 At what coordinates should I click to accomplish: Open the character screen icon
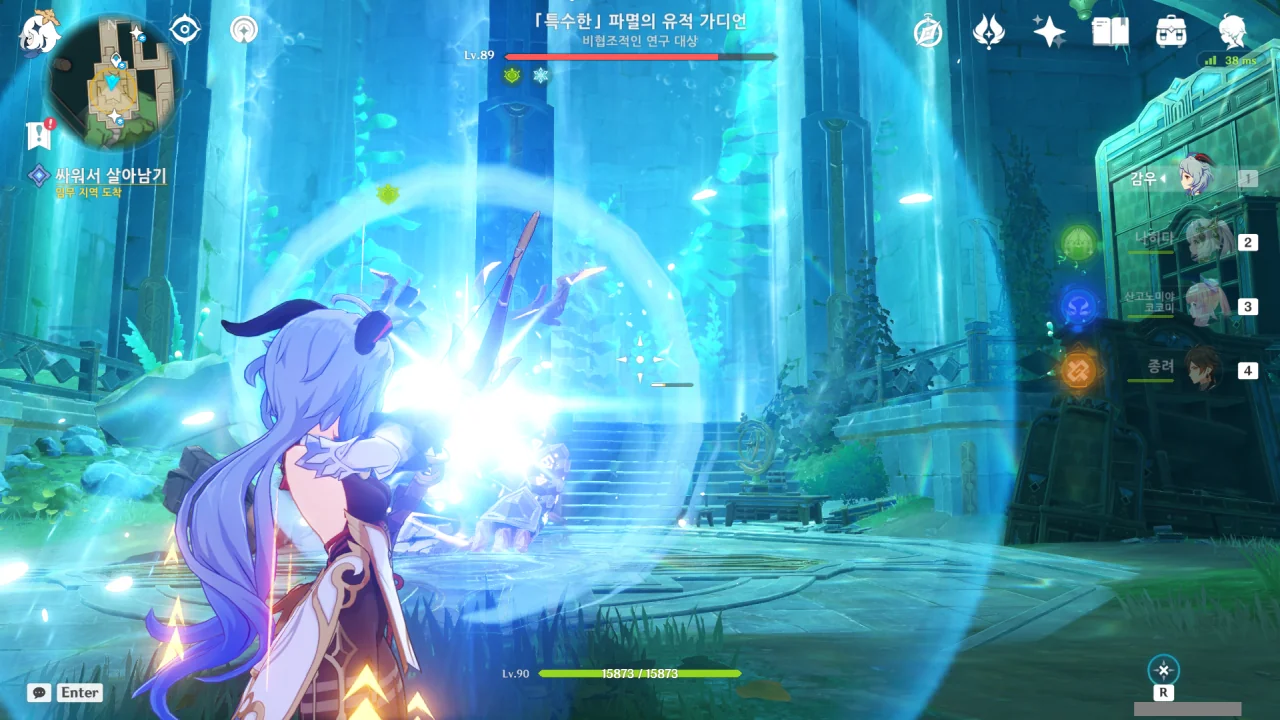(x=1233, y=33)
